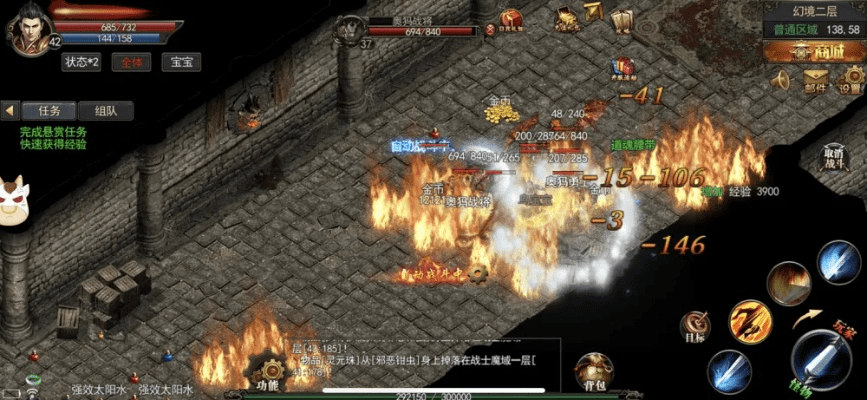Open the 背包 backpack

(x=592, y=370)
